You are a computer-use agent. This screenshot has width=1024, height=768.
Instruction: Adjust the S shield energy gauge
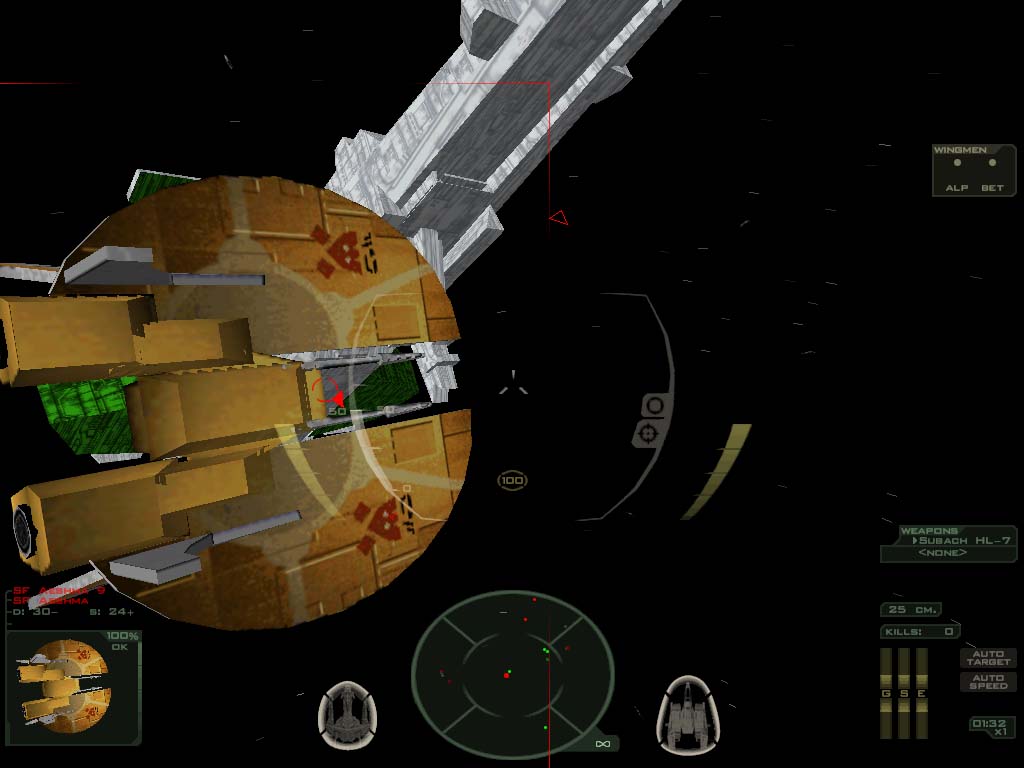(903, 693)
